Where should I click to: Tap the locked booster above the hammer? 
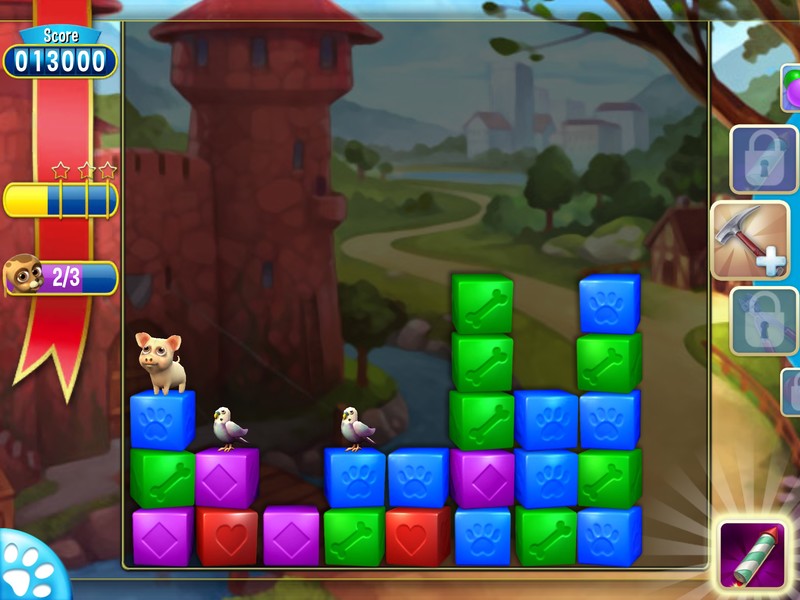[x=763, y=159]
